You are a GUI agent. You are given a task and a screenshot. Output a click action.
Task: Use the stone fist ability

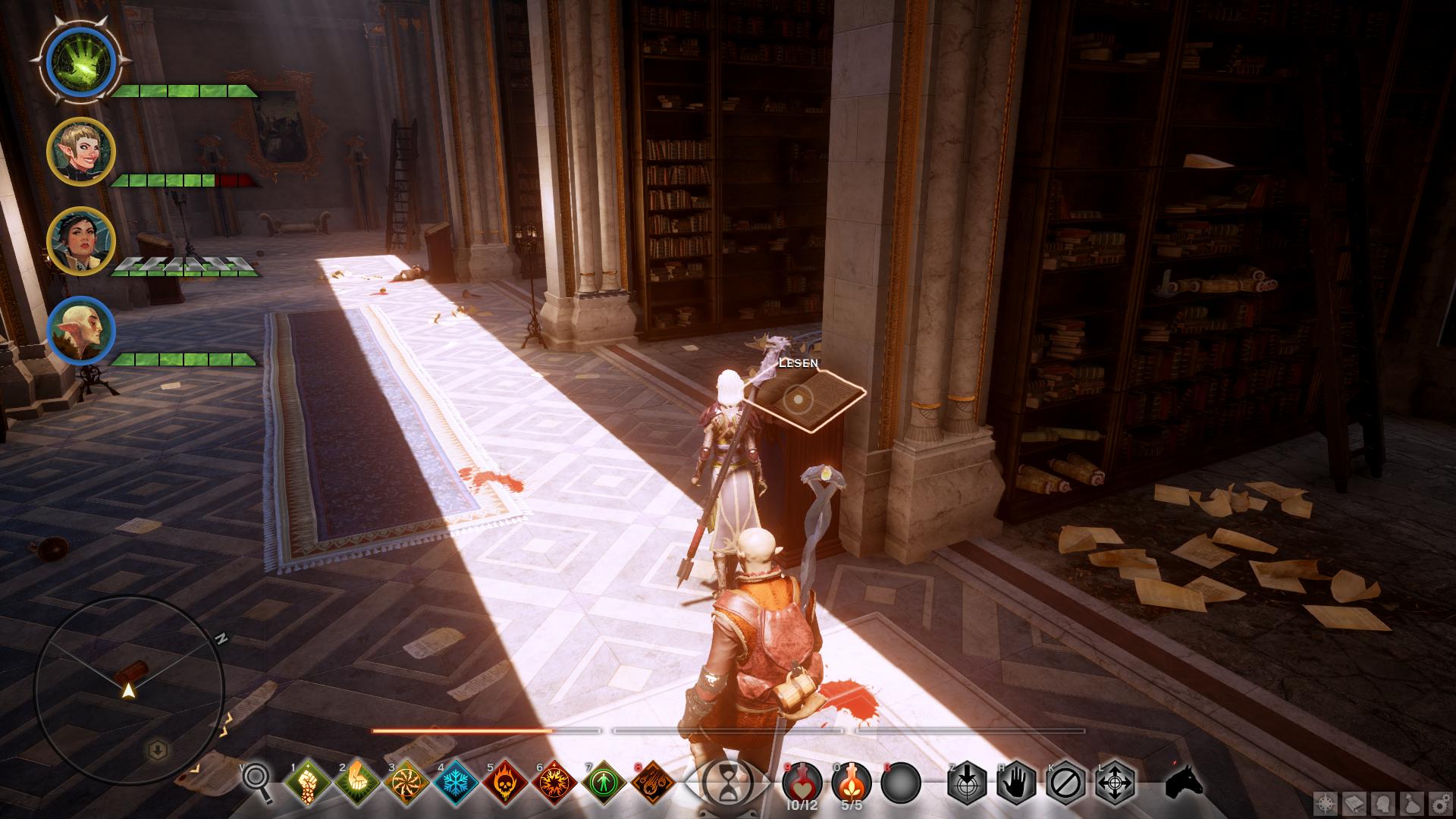click(x=308, y=782)
